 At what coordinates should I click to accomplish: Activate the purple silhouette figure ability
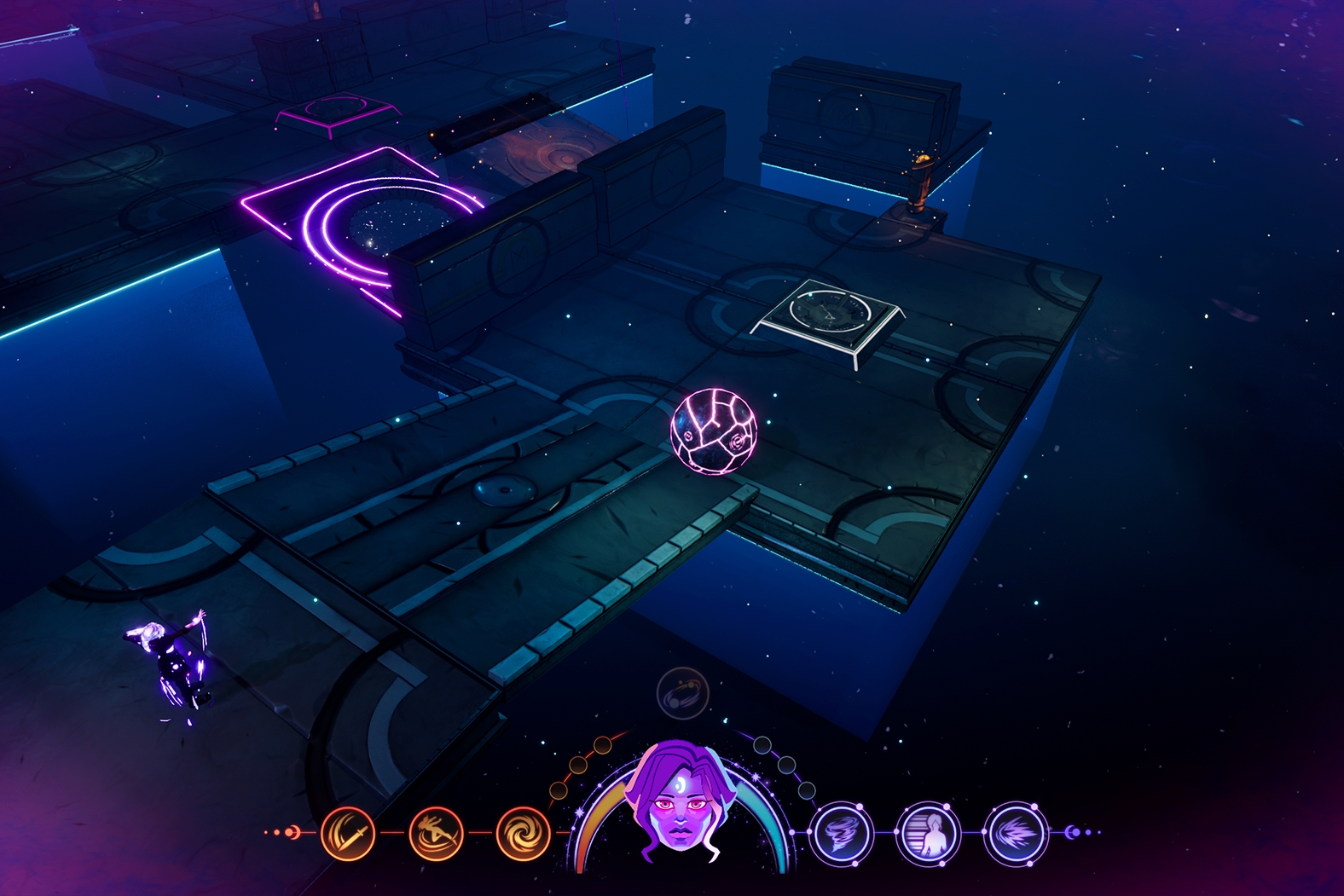pos(928,833)
